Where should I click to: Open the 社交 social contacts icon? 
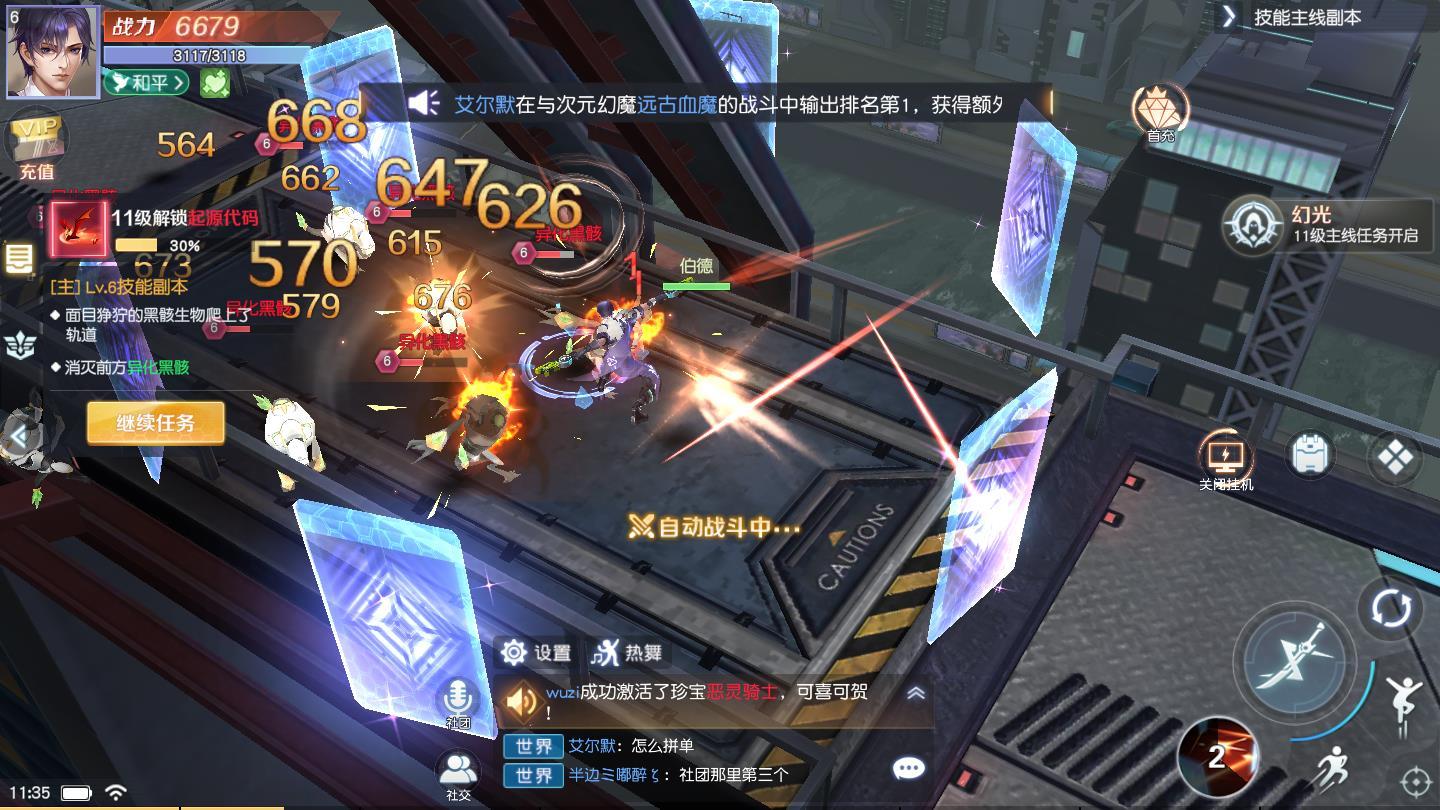click(457, 767)
